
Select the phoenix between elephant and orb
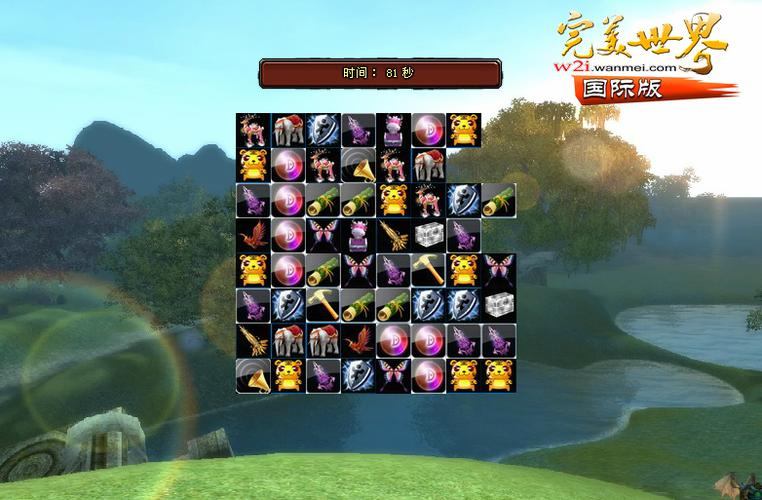click(x=358, y=340)
